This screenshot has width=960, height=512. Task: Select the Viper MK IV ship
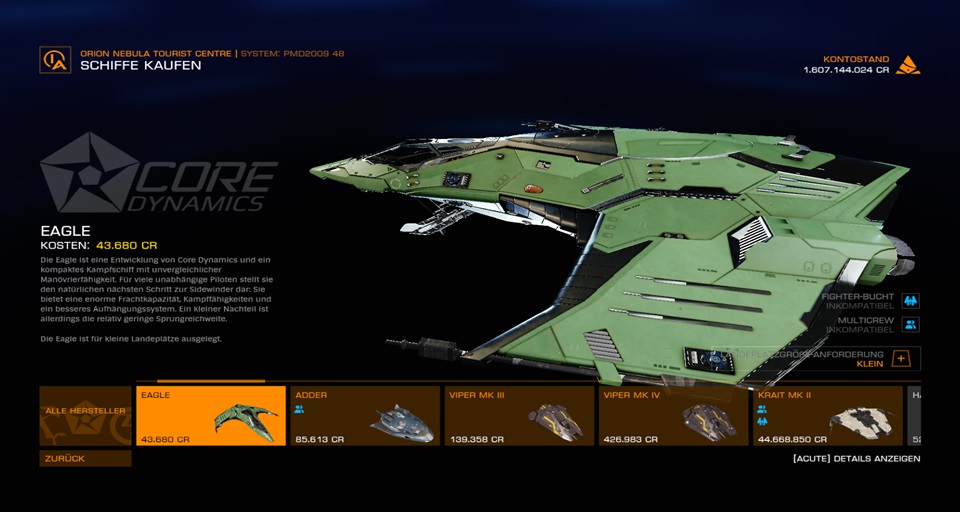pos(674,416)
